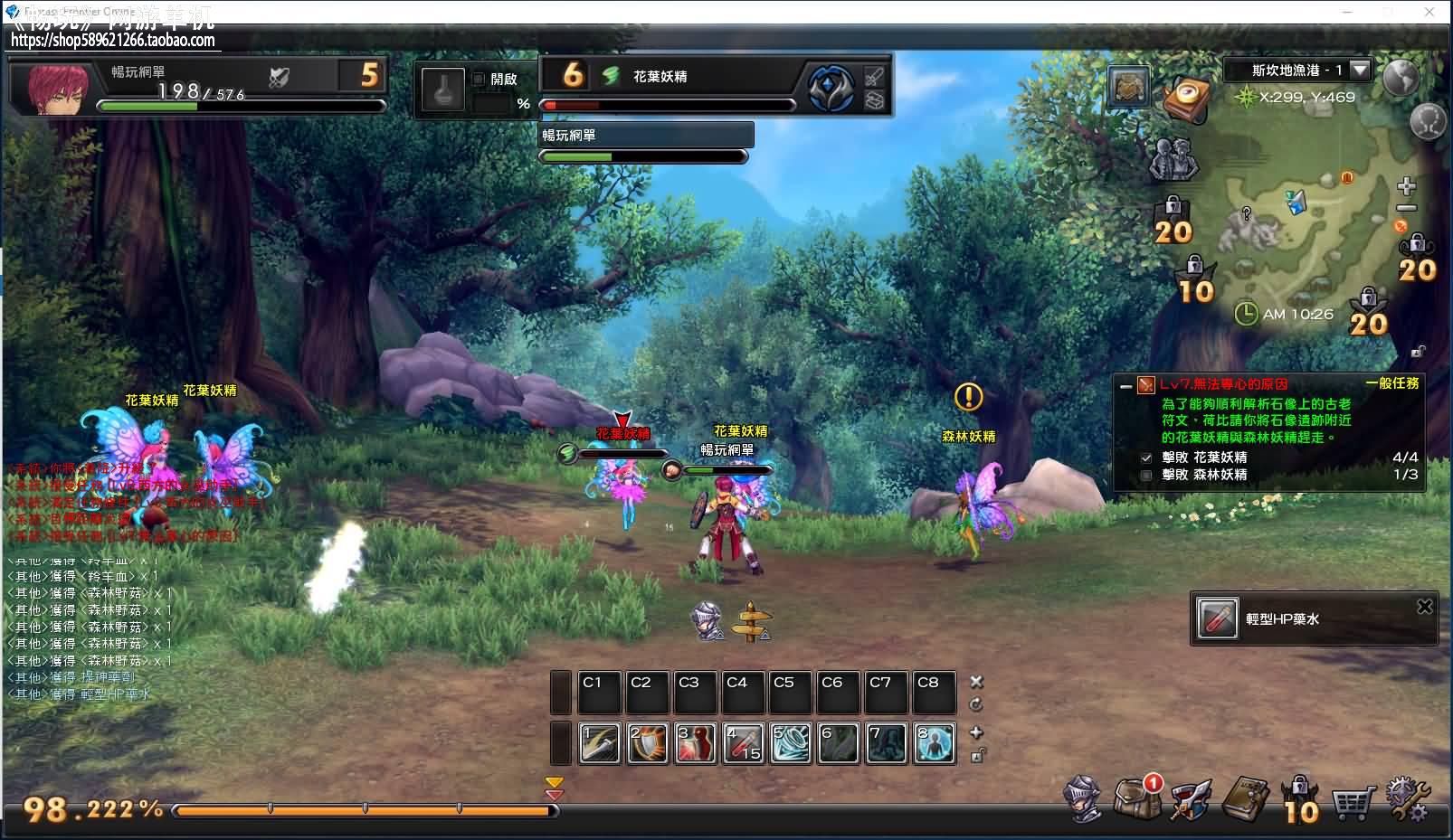
Task: Use the red potion in hotbar slot 4
Action: point(744,743)
